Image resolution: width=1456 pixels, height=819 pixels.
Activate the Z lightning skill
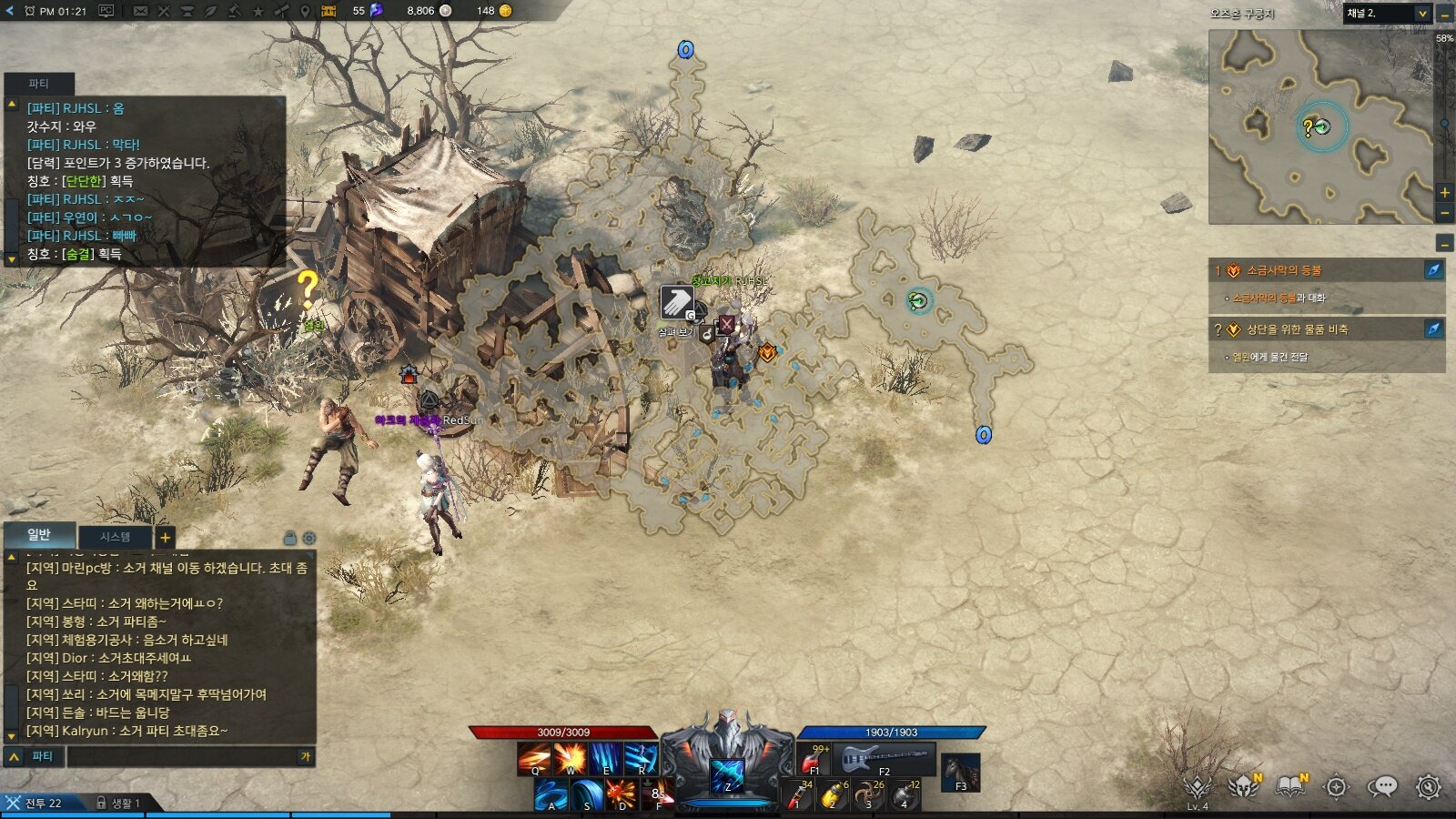tap(727, 776)
